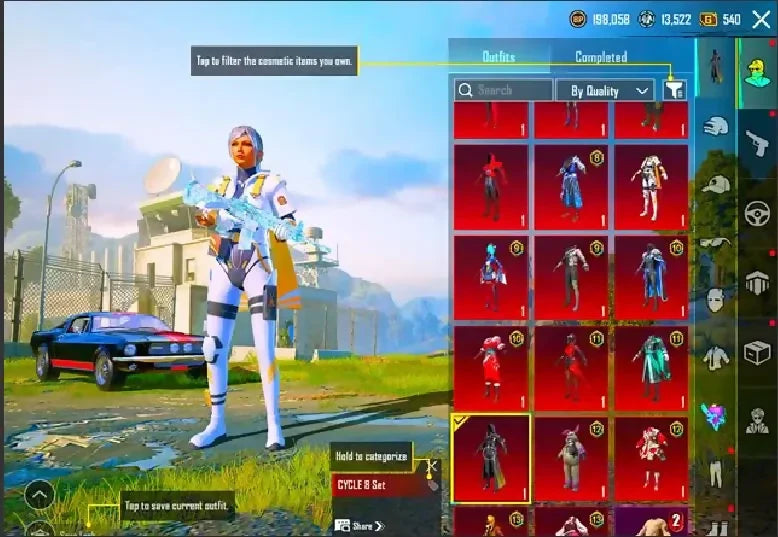Pick the bunny-eared costume tile
This screenshot has width=778, height=537.
(571, 460)
